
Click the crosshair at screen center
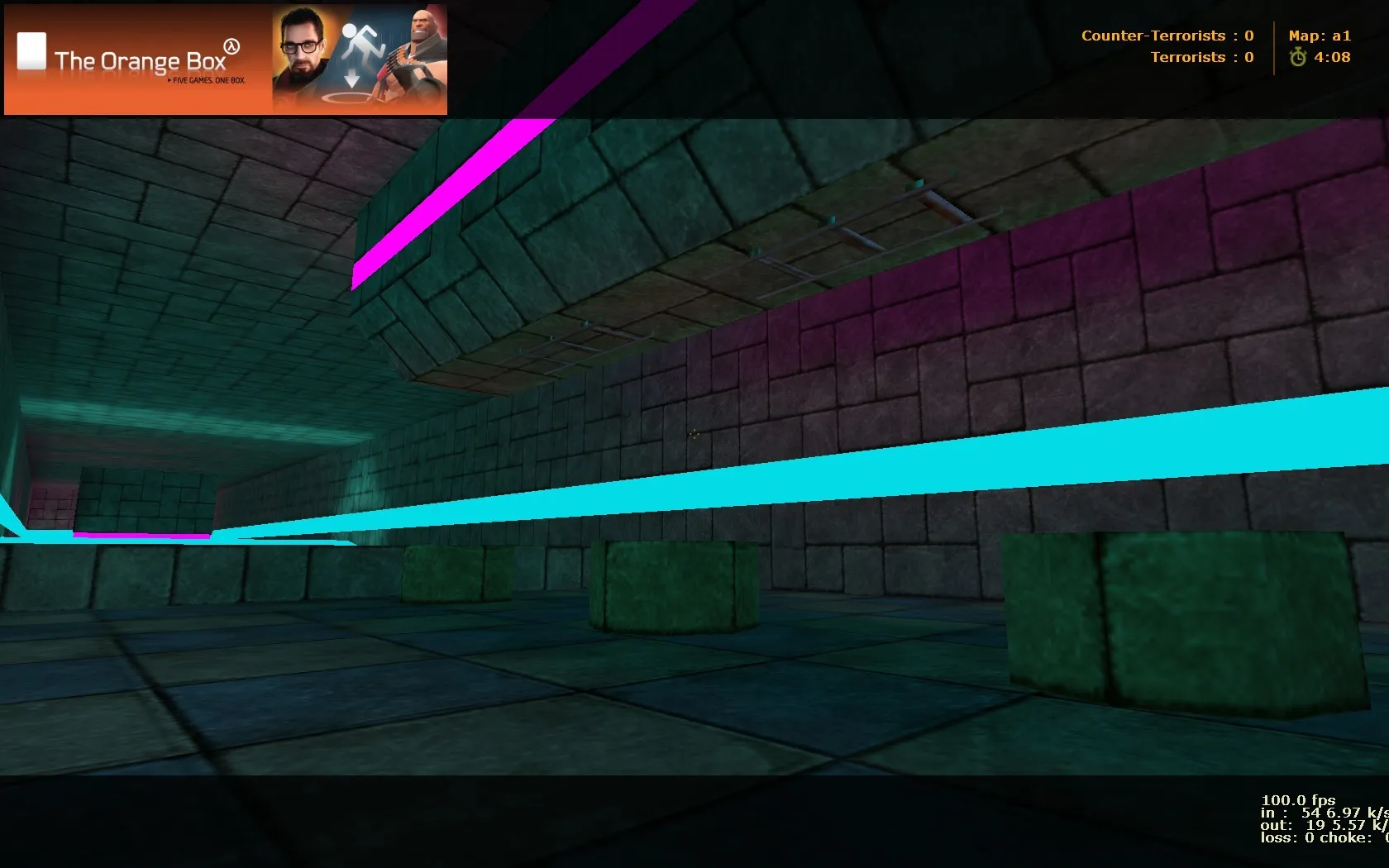[x=694, y=434]
